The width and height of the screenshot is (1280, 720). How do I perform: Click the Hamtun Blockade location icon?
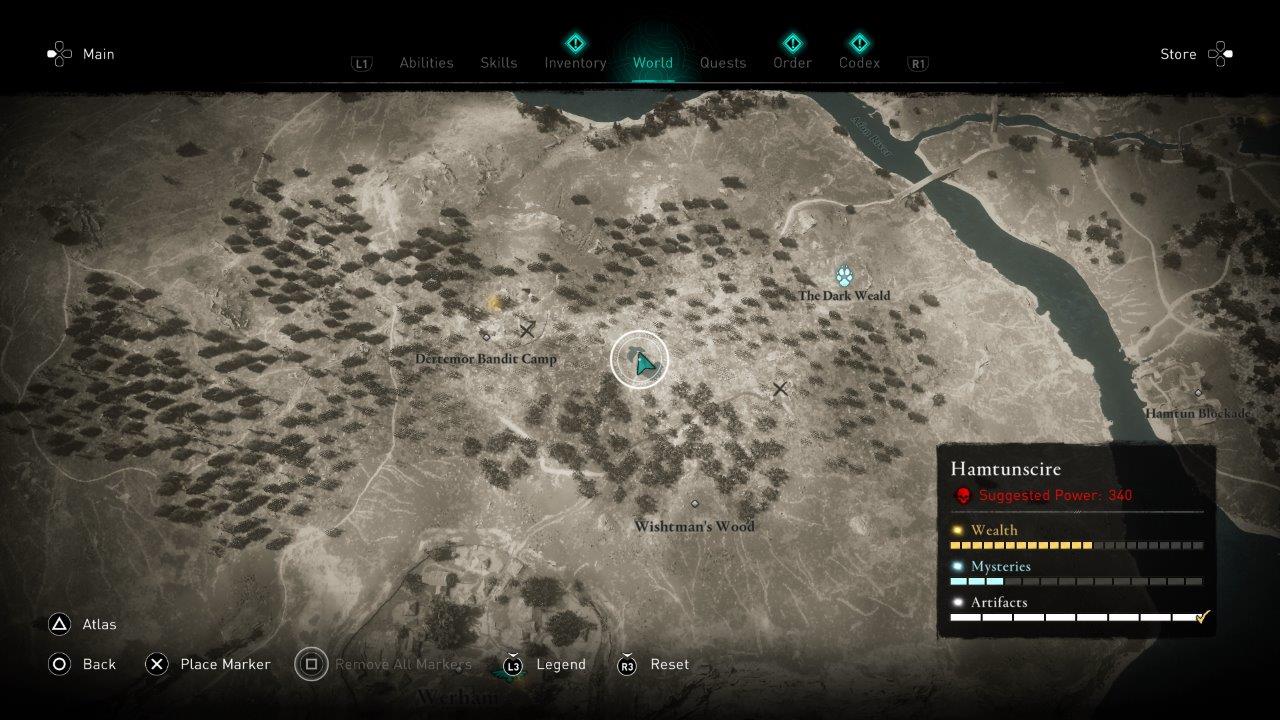1199,392
